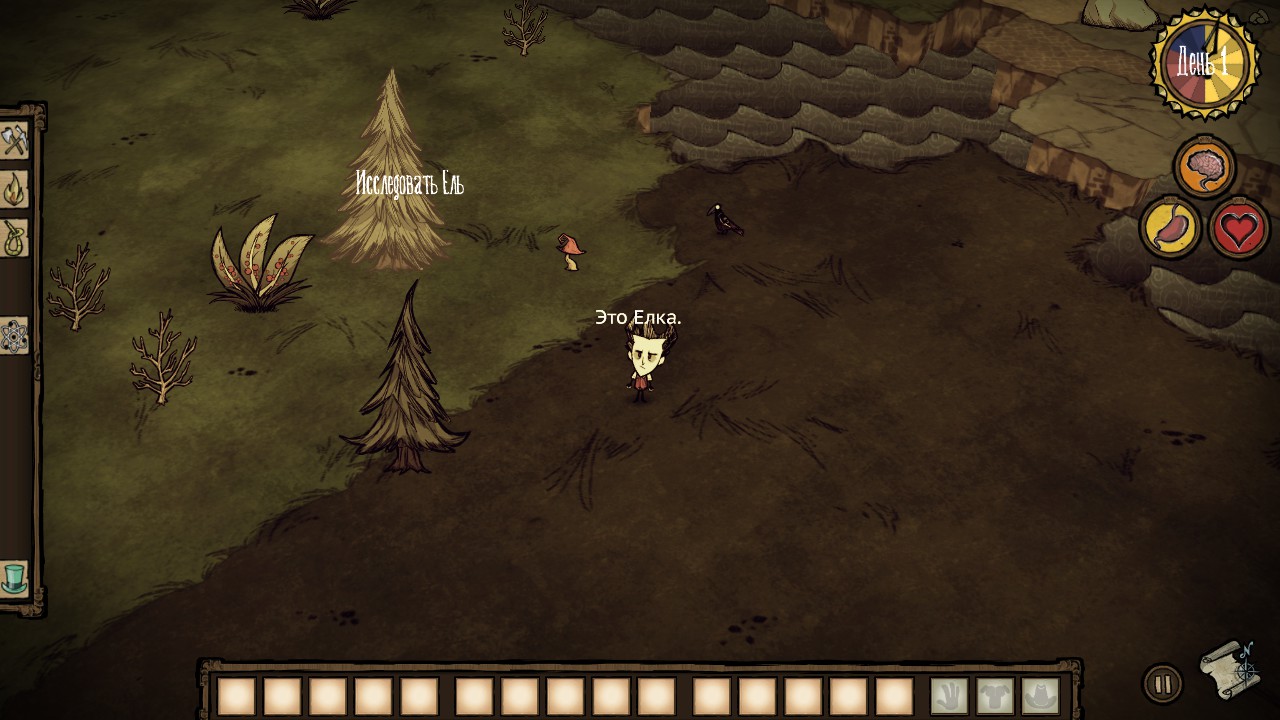
Task: Pause the game with the pause button
Action: (x=1162, y=685)
